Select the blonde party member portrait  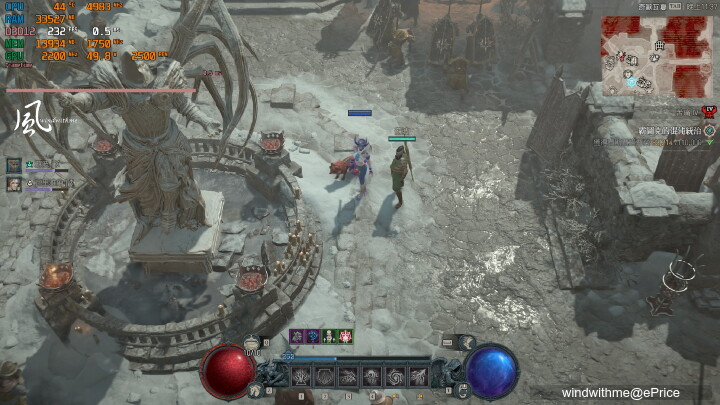pos(14,184)
